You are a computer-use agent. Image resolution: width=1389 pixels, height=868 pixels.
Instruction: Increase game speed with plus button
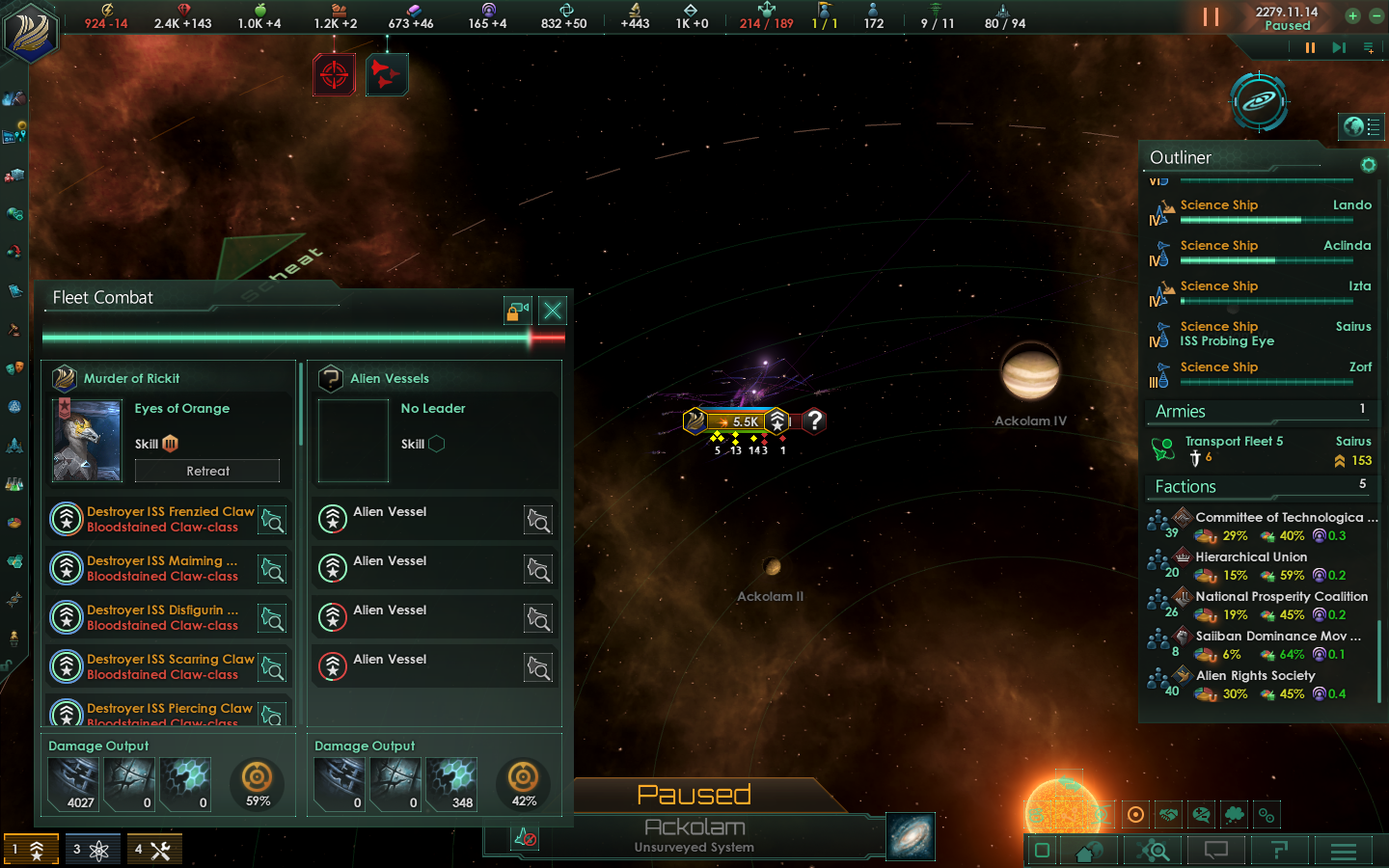tap(1352, 16)
